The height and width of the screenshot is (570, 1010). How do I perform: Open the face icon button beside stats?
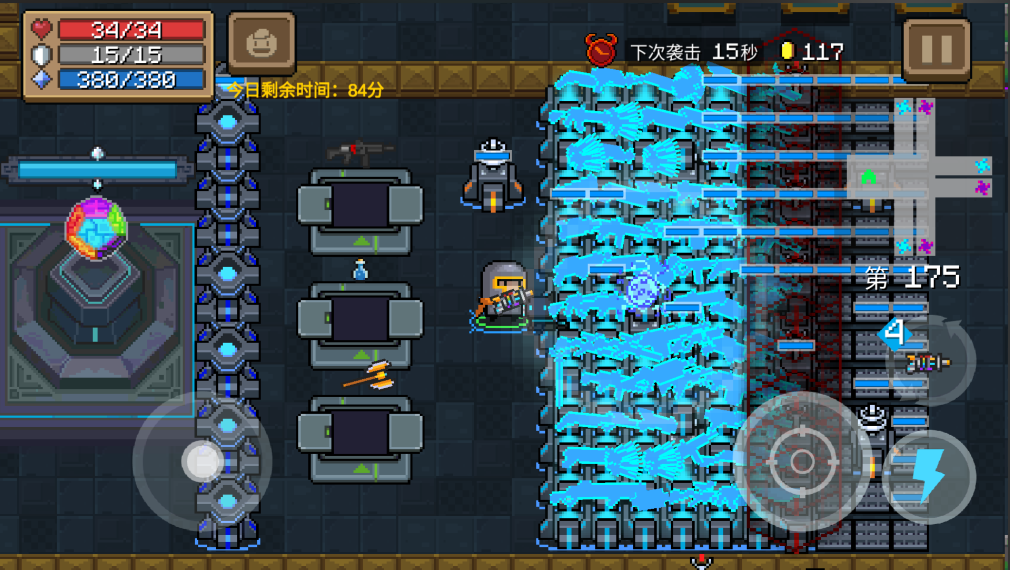click(x=261, y=45)
